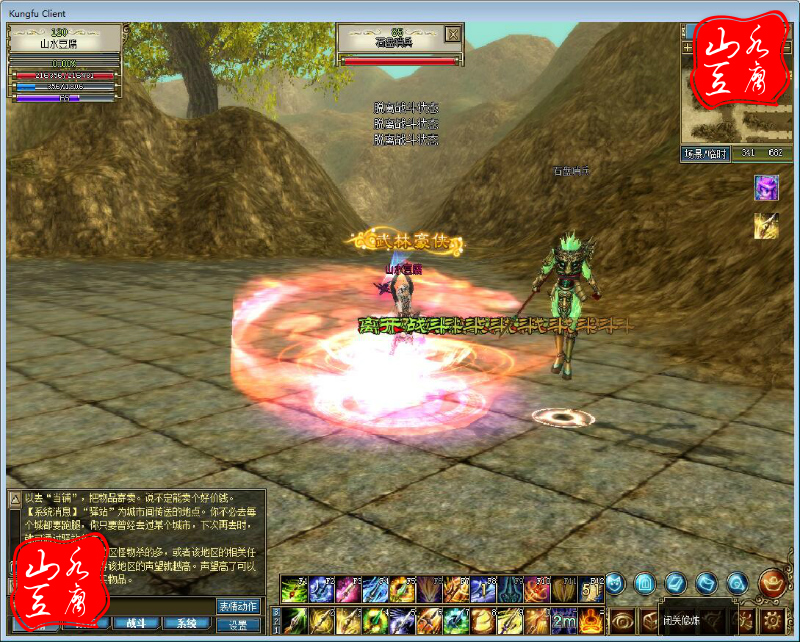Screen dimensions: 800x642
Task: Use the 2m item in bottom hotbar
Action: pyautogui.click(x=564, y=620)
